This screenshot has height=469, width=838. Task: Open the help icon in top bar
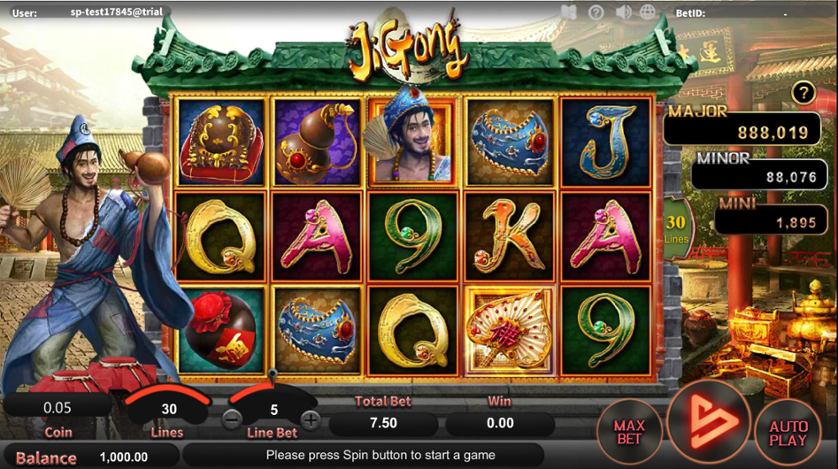tap(597, 12)
